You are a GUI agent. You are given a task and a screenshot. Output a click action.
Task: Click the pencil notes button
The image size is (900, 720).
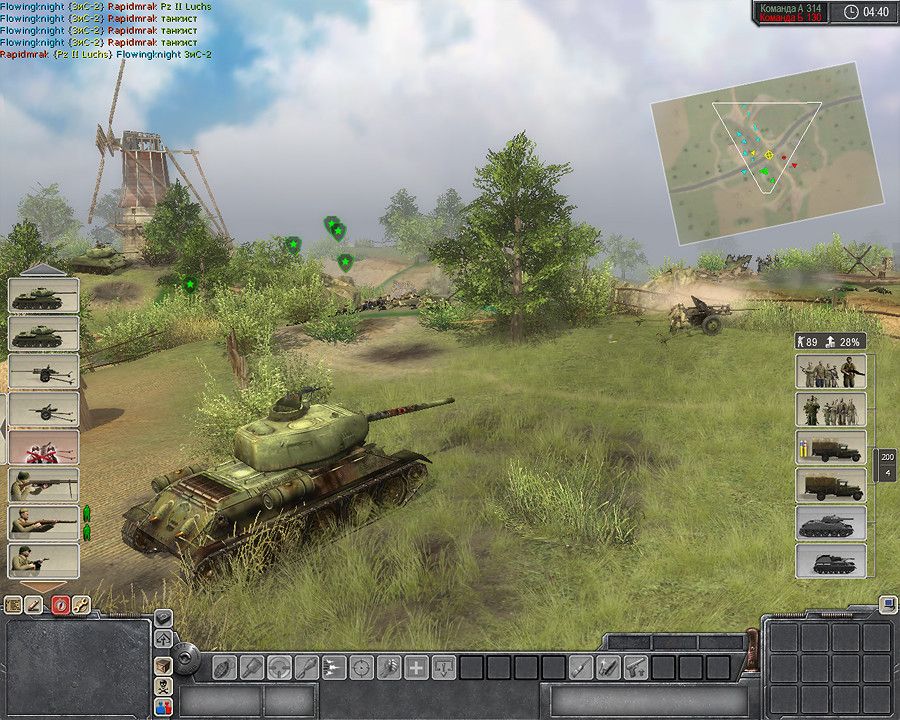pyautogui.click(x=35, y=604)
